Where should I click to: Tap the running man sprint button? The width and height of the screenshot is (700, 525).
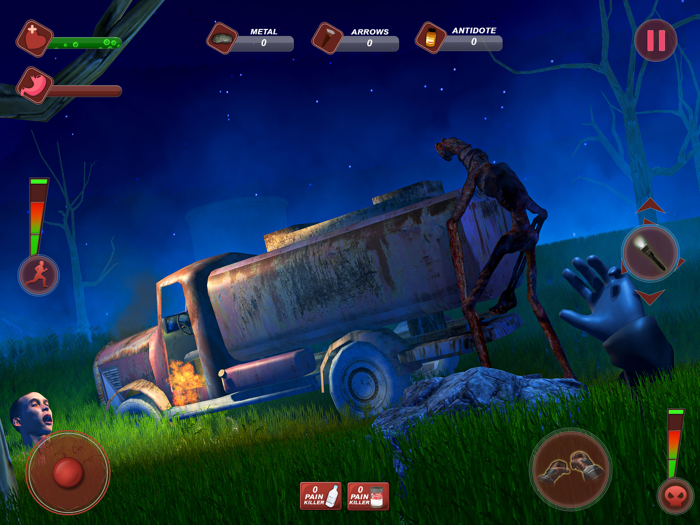pyautogui.click(x=39, y=275)
